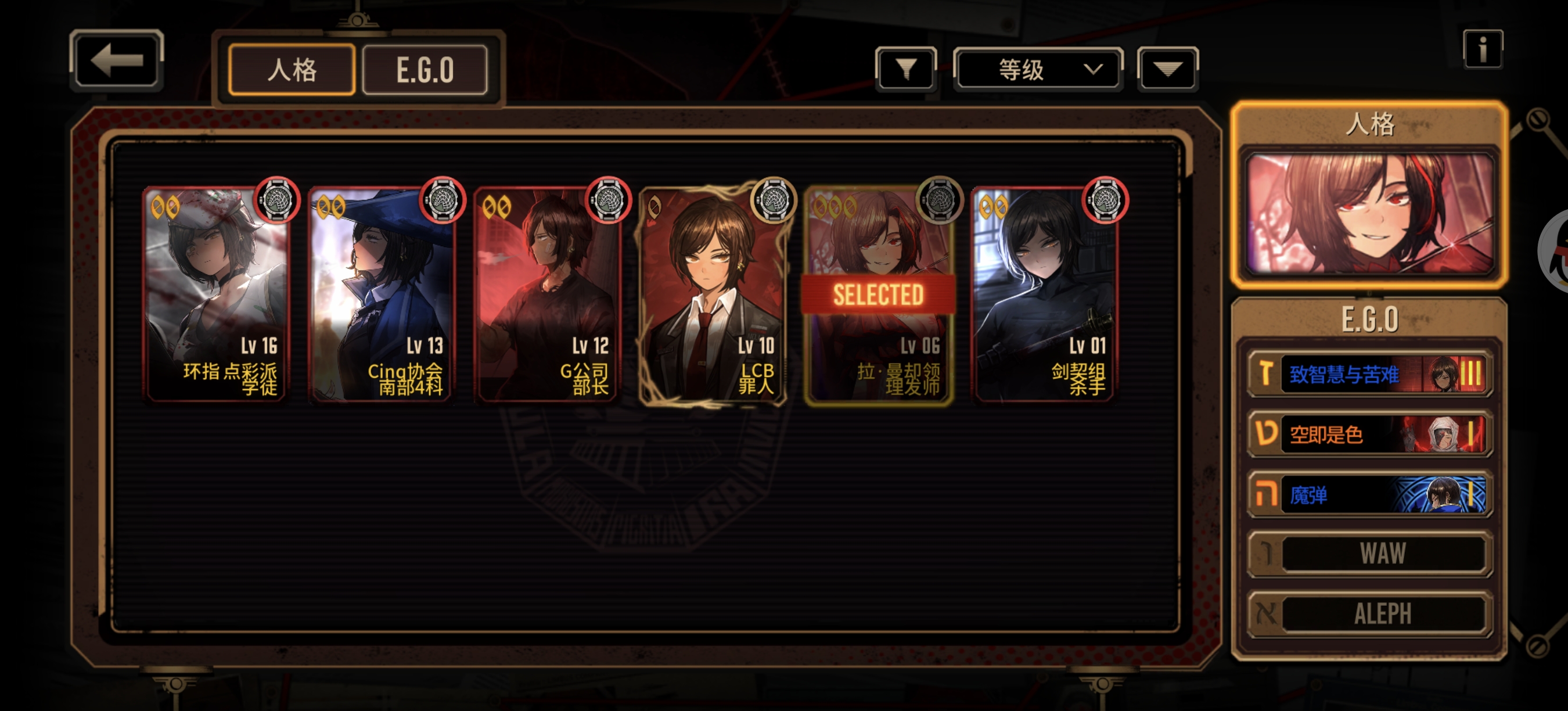Image resolution: width=1568 pixels, height=711 pixels.
Task: Open the 等级 sort dropdown
Action: [x=1038, y=69]
